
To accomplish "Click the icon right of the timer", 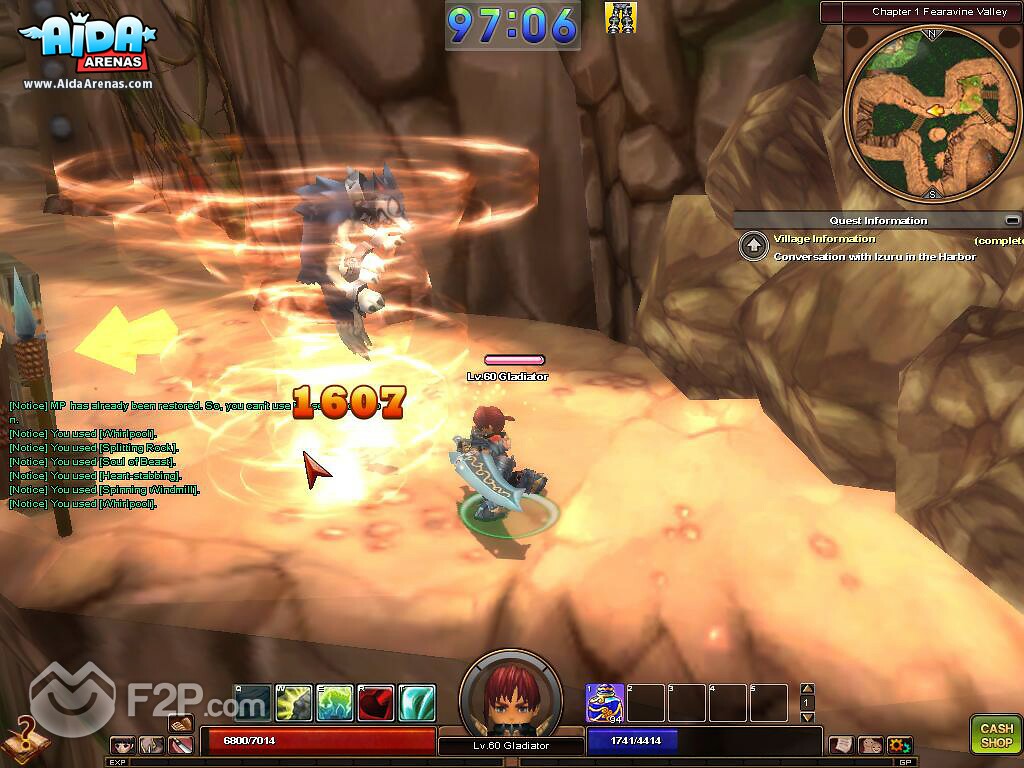I will [621, 17].
